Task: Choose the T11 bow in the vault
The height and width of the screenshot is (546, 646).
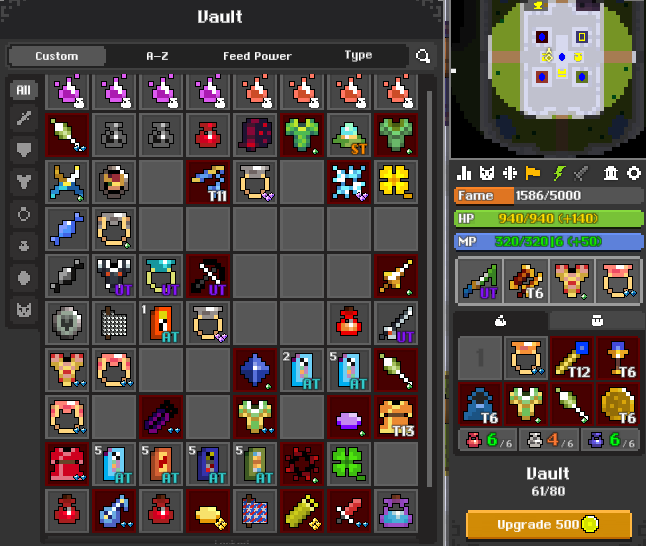Action: (209, 181)
